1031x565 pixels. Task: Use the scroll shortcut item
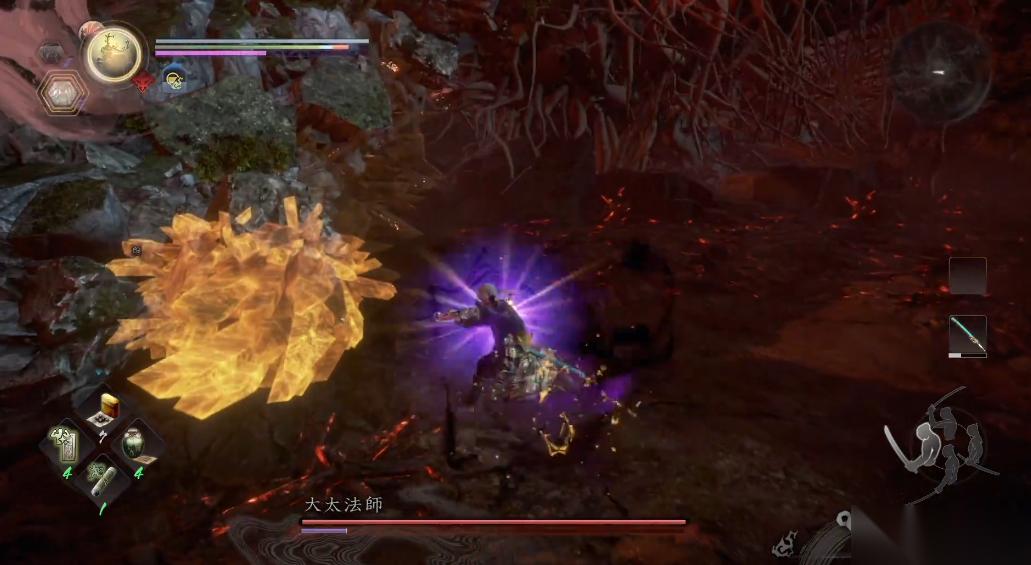(x=101, y=474)
